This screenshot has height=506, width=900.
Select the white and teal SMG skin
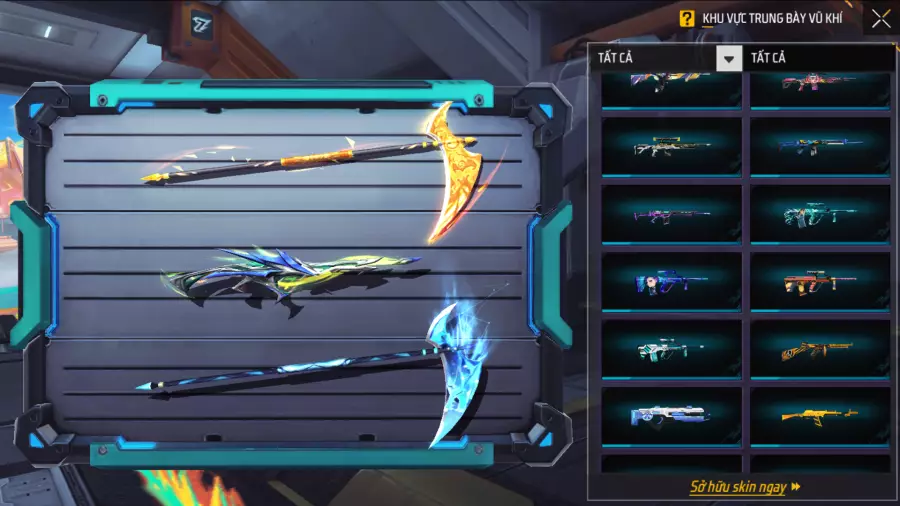click(671, 349)
